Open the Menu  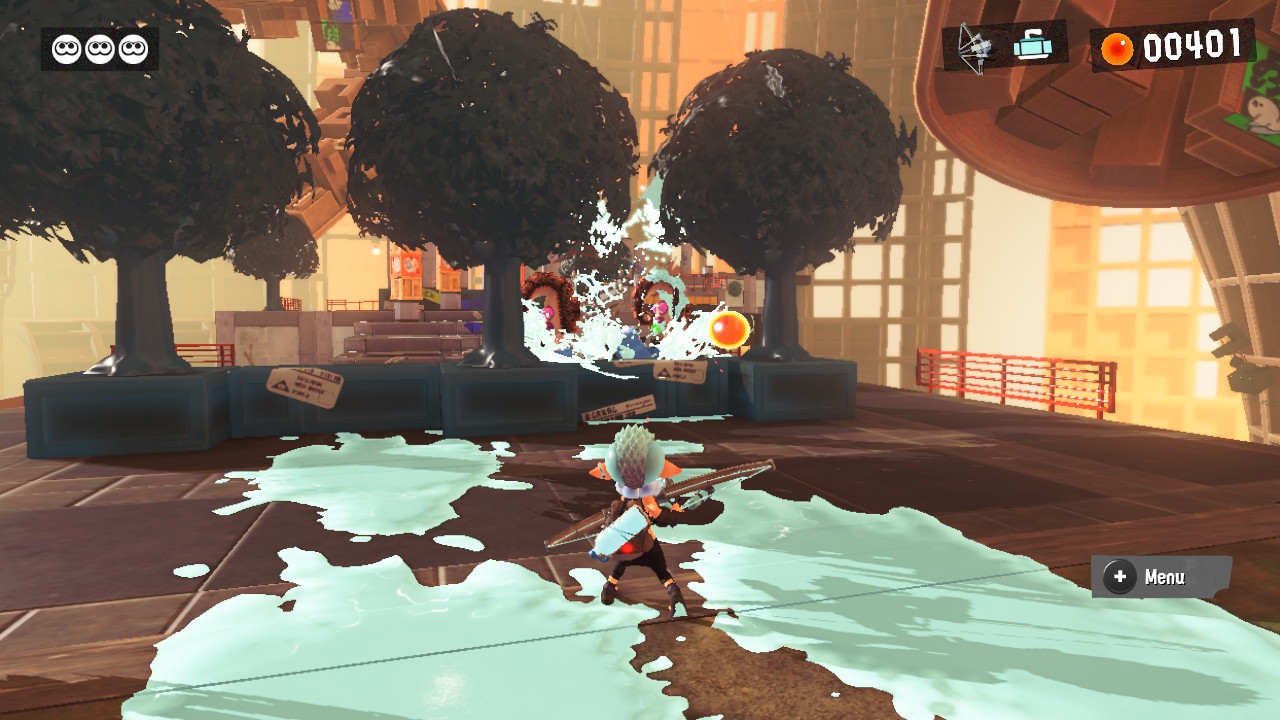coord(1160,577)
